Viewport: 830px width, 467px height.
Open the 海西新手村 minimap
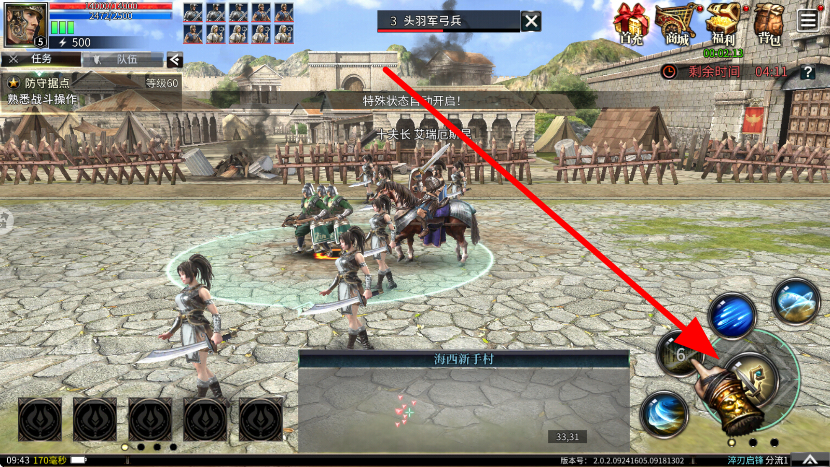(x=463, y=400)
